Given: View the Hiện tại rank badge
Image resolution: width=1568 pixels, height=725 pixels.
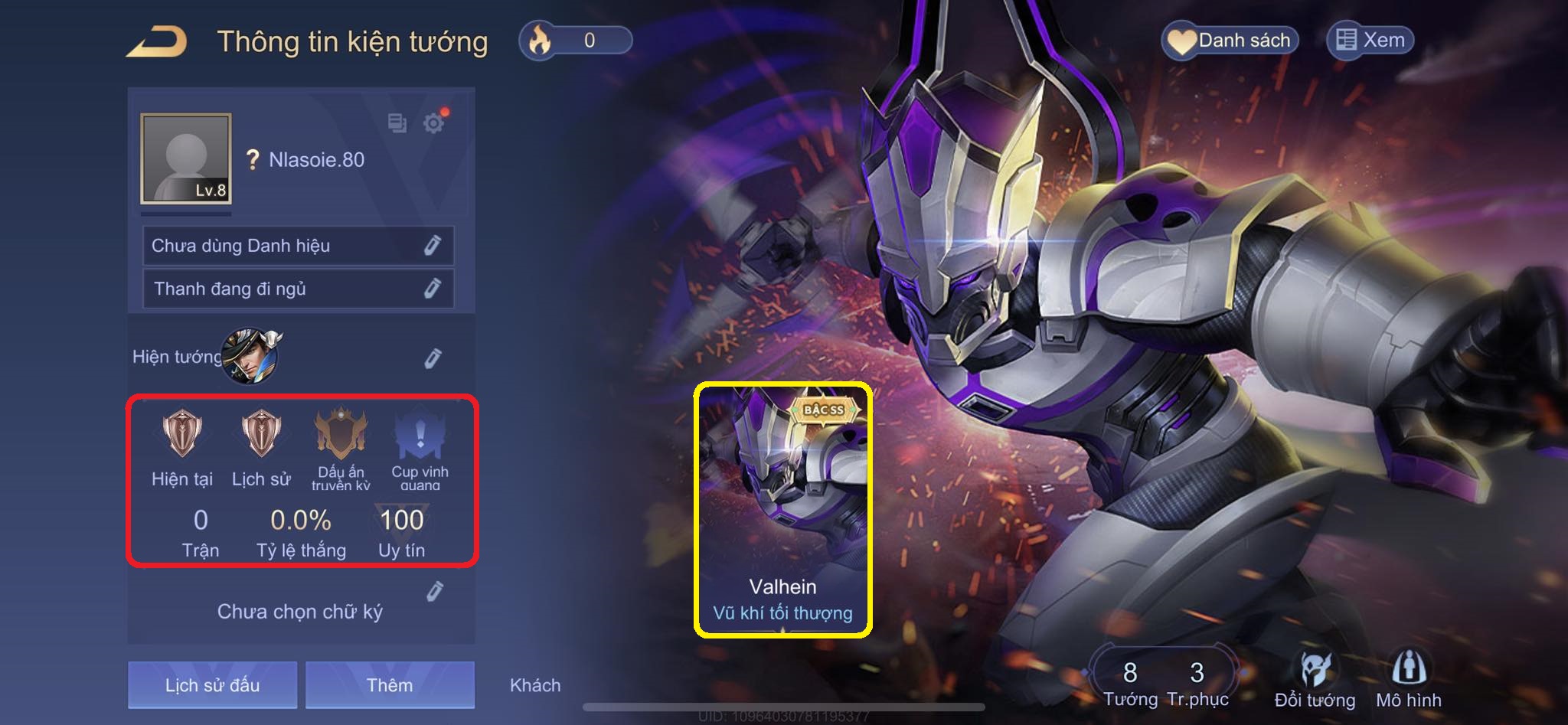Looking at the screenshot, I should coord(182,434).
